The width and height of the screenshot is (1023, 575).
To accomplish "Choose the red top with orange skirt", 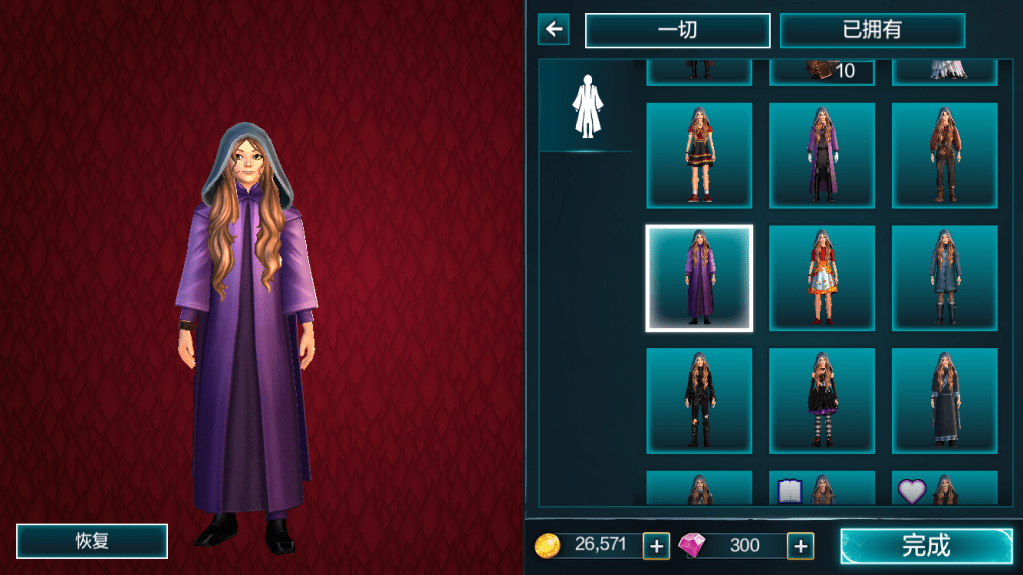I will pos(821,278).
